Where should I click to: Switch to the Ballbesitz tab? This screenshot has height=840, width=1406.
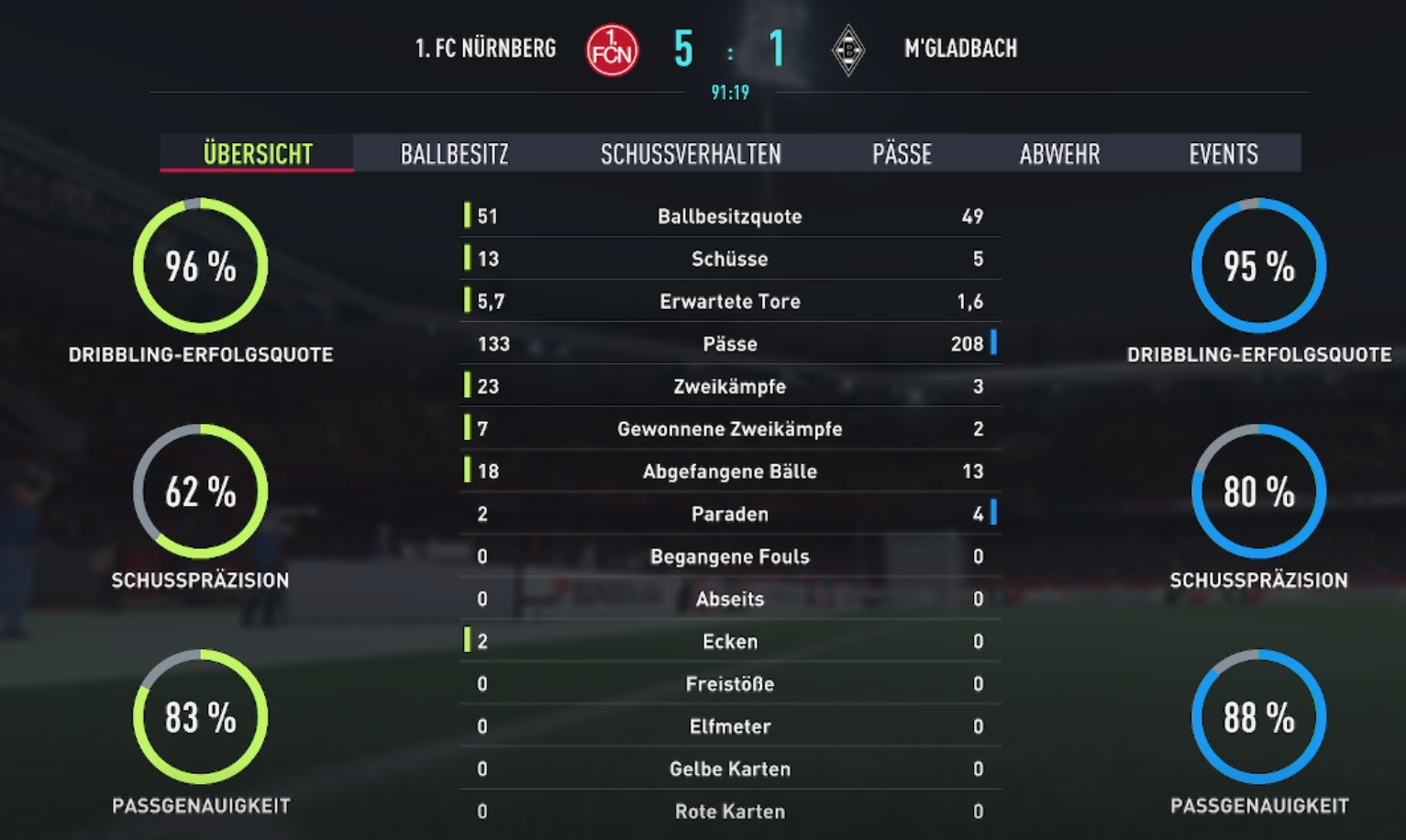(x=454, y=154)
